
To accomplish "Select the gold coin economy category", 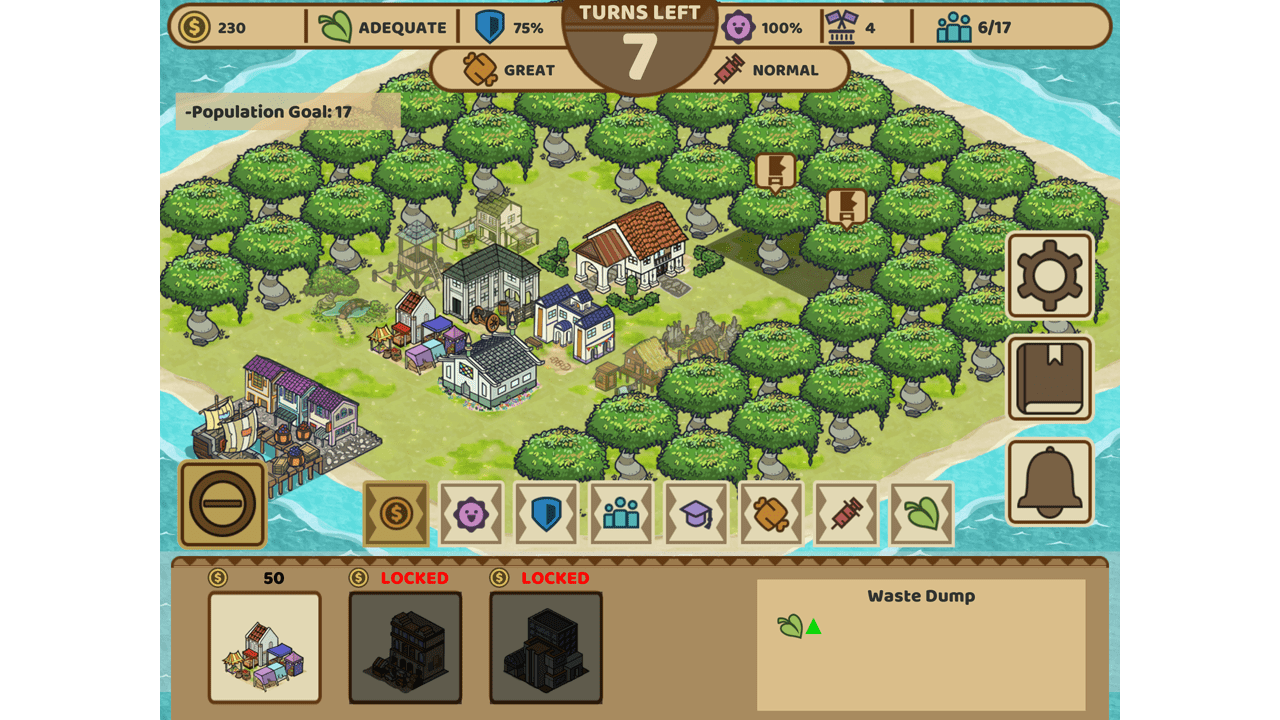I will [396, 514].
